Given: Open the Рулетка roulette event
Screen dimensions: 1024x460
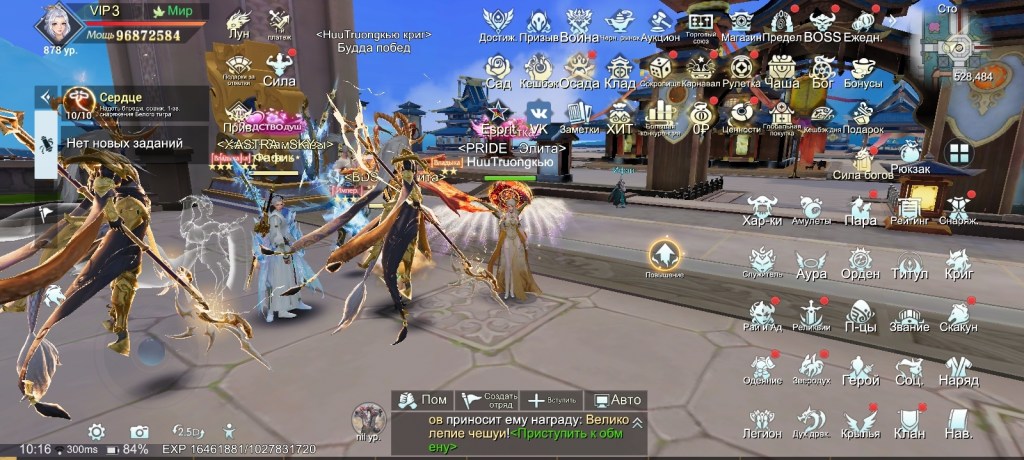Looking at the screenshot, I should click(741, 70).
